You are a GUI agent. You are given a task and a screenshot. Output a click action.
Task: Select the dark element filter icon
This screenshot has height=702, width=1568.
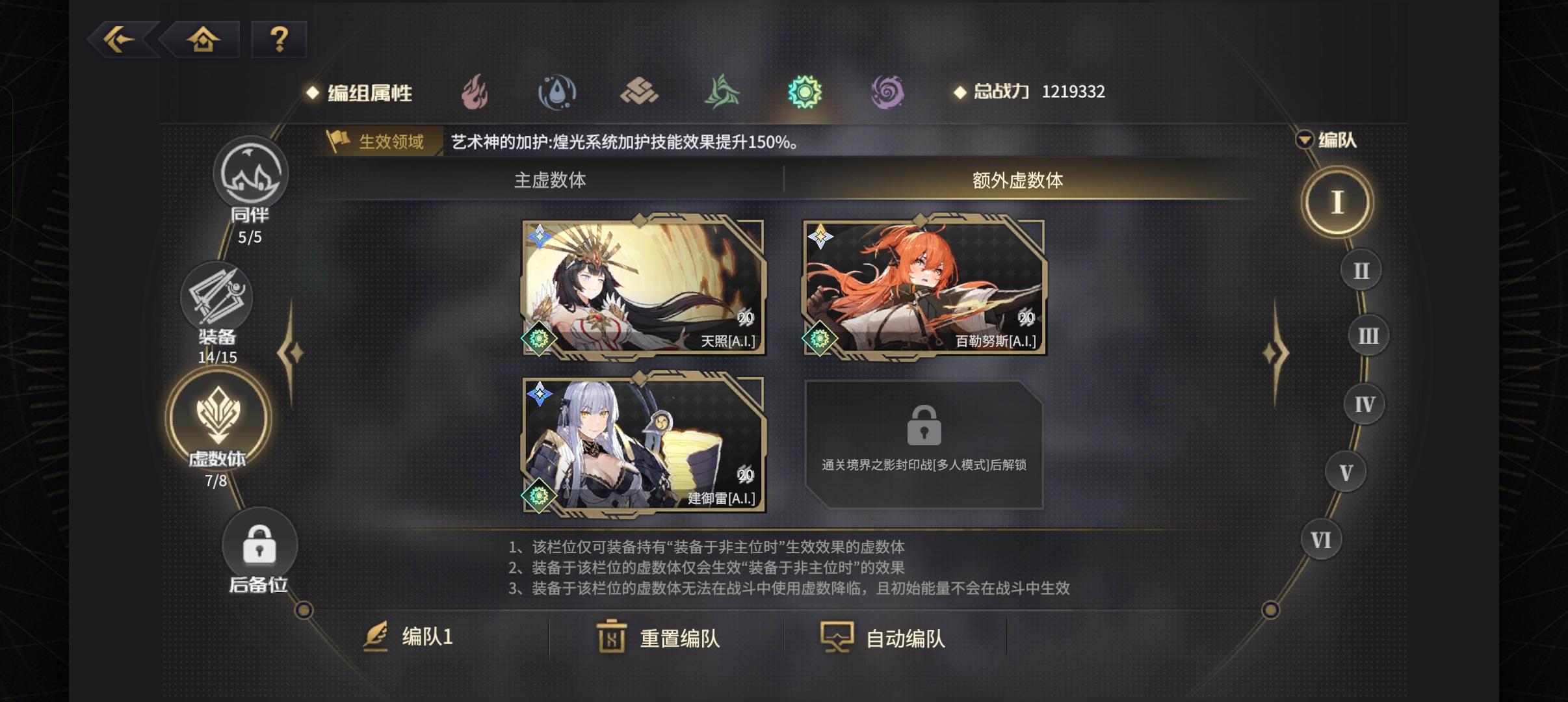tap(889, 92)
